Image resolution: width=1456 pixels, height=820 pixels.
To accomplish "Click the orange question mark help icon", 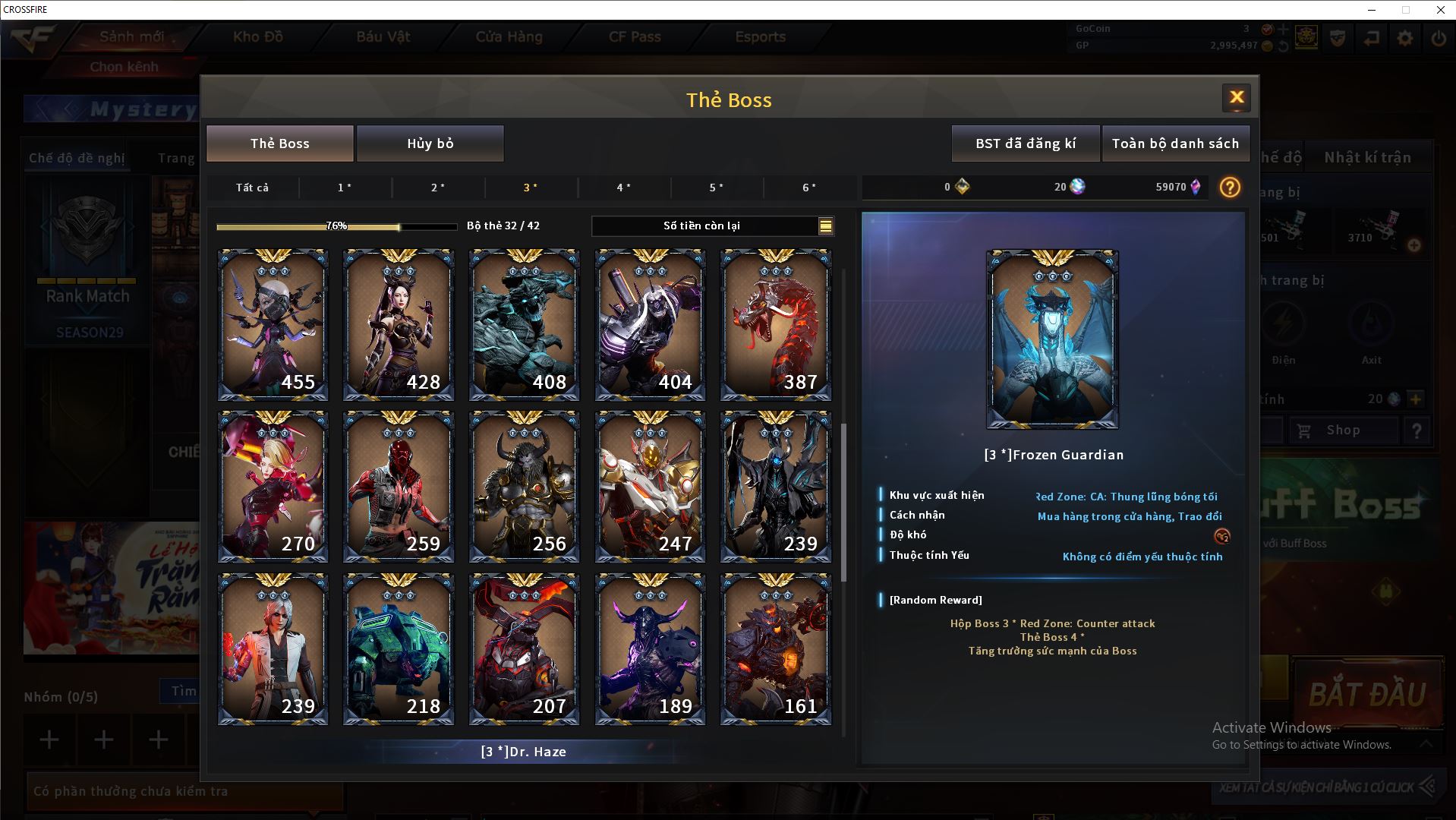I will pyautogui.click(x=1229, y=188).
